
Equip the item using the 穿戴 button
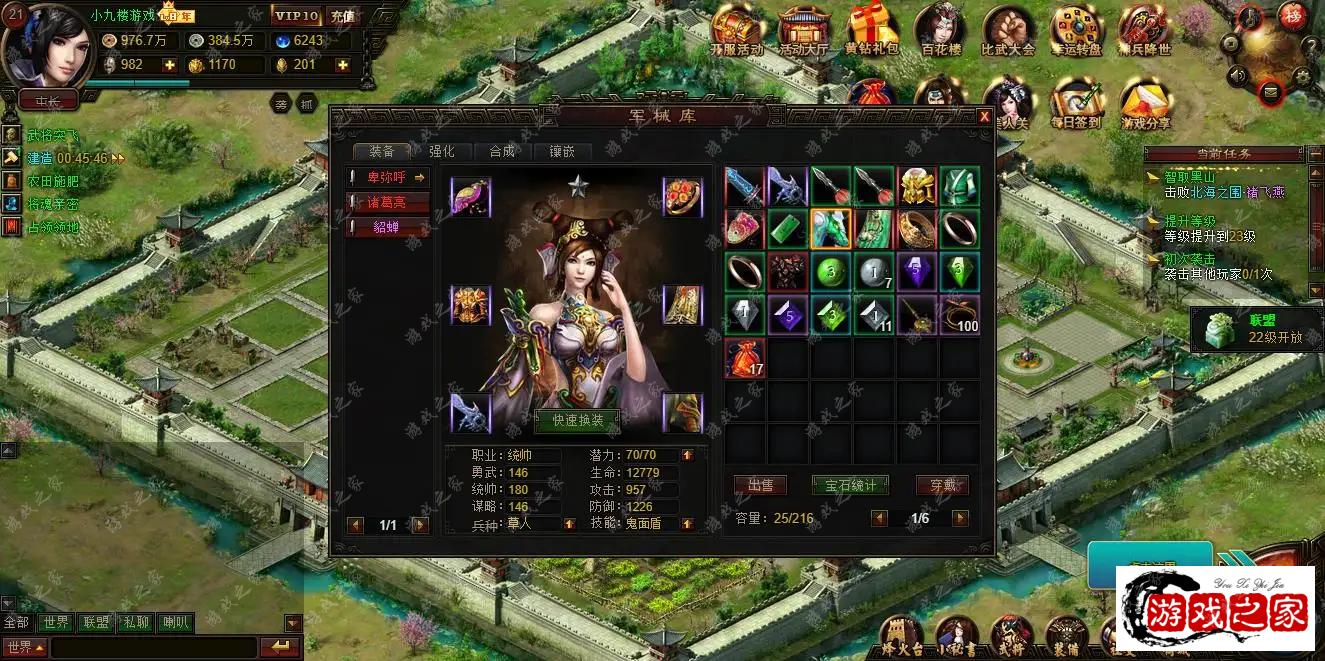click(x=942, y=486)
